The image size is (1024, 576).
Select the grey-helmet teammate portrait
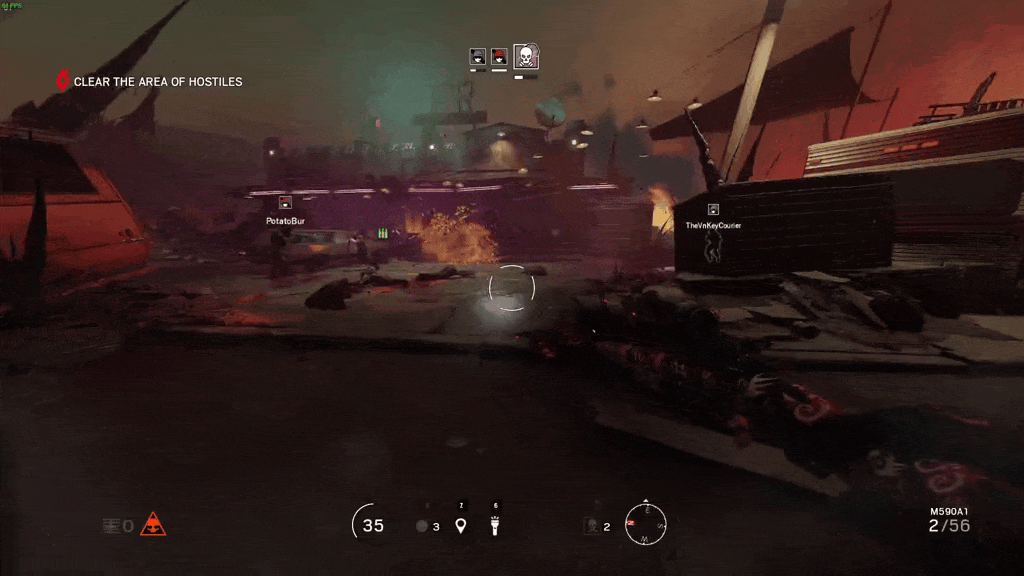(x=478, y=56)
